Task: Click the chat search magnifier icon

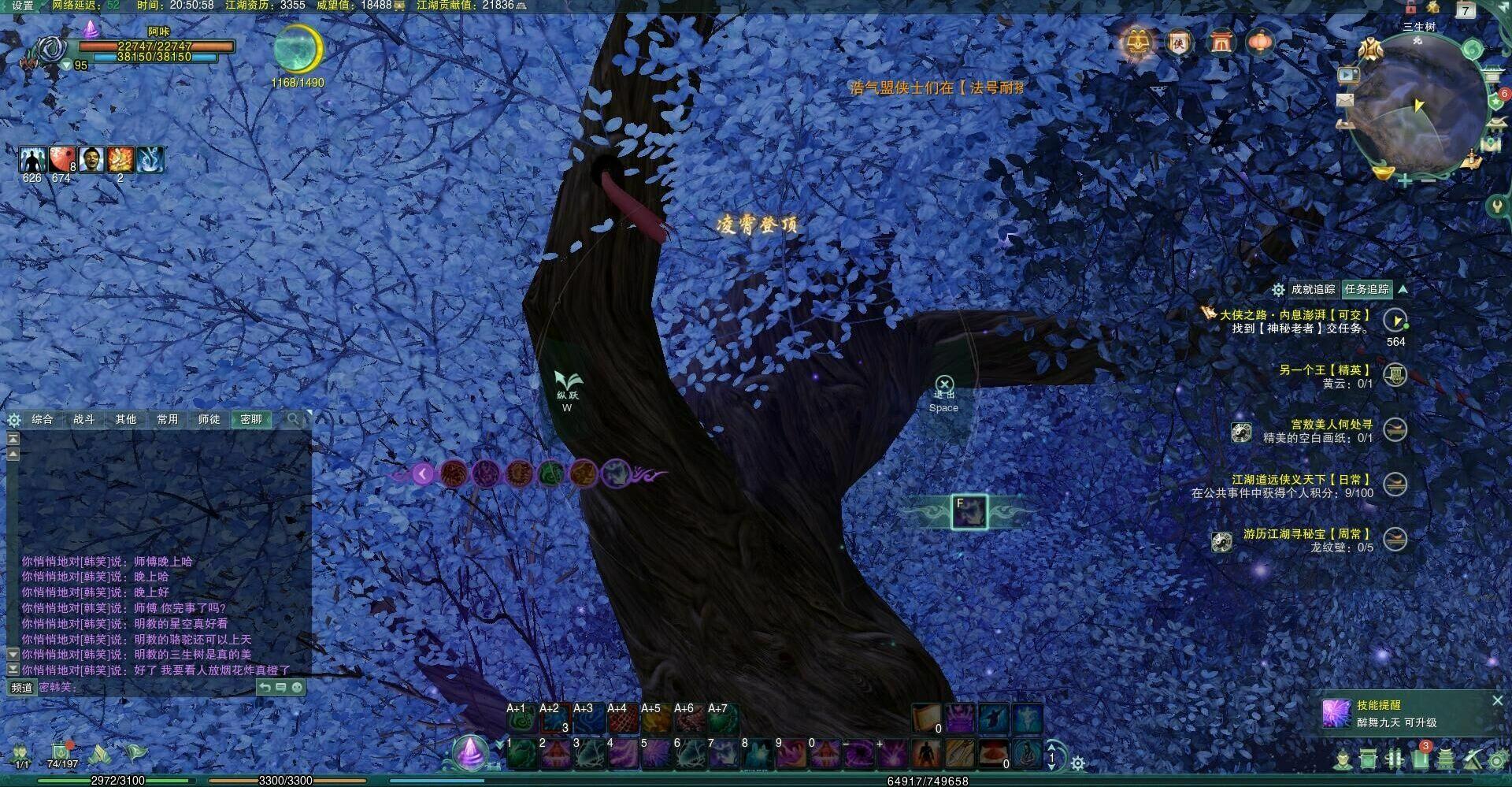Action: point(293,419)
